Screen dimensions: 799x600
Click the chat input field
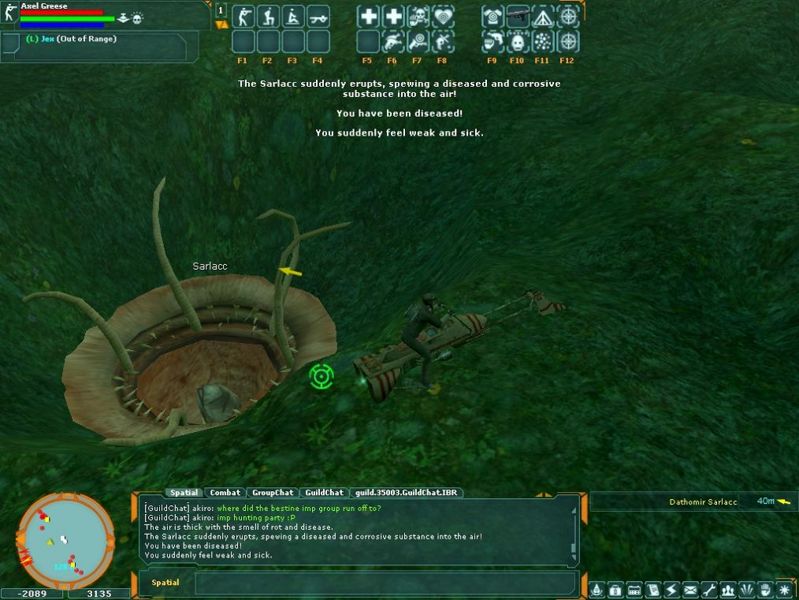pyautogui.click(x=380, y=582)
